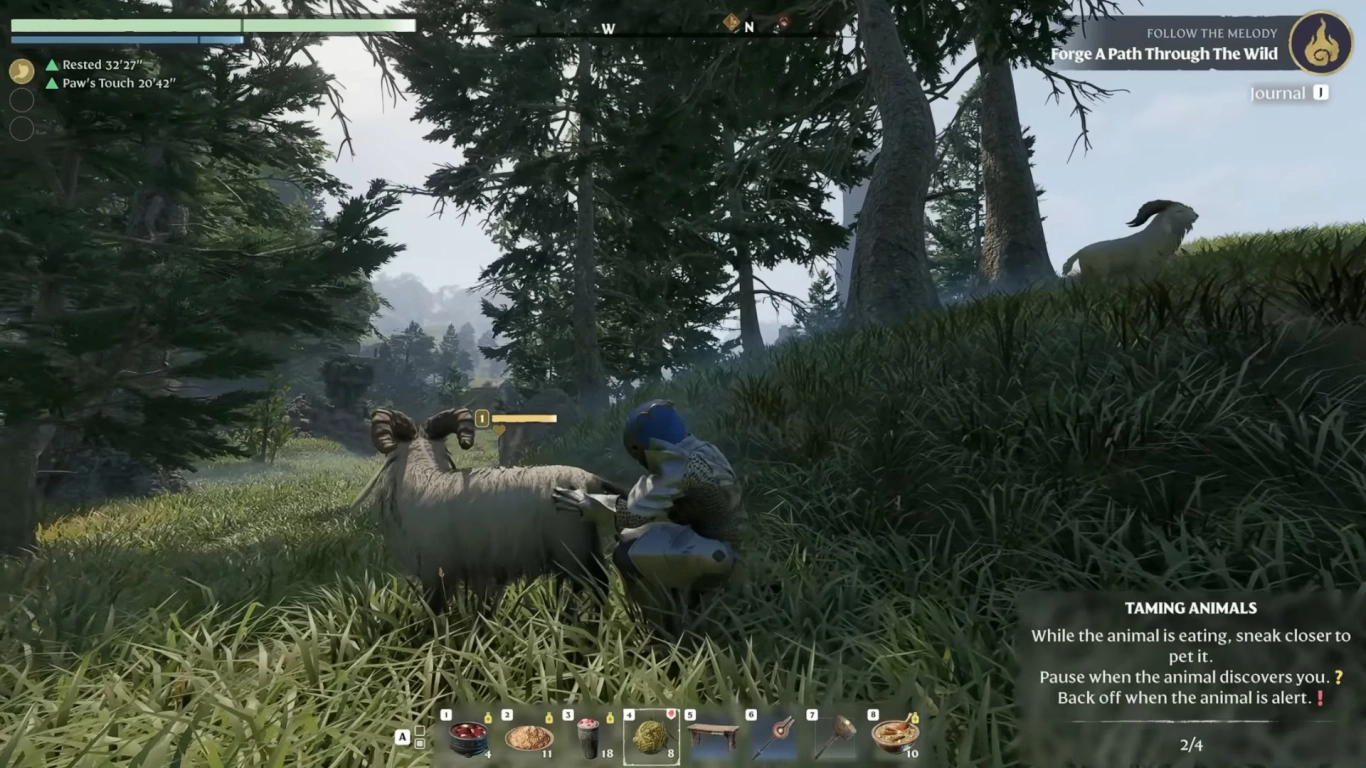Select the roasted meal in hotbar slot 2
This screenshot has height=768, width=1366.
click(528, 740)
